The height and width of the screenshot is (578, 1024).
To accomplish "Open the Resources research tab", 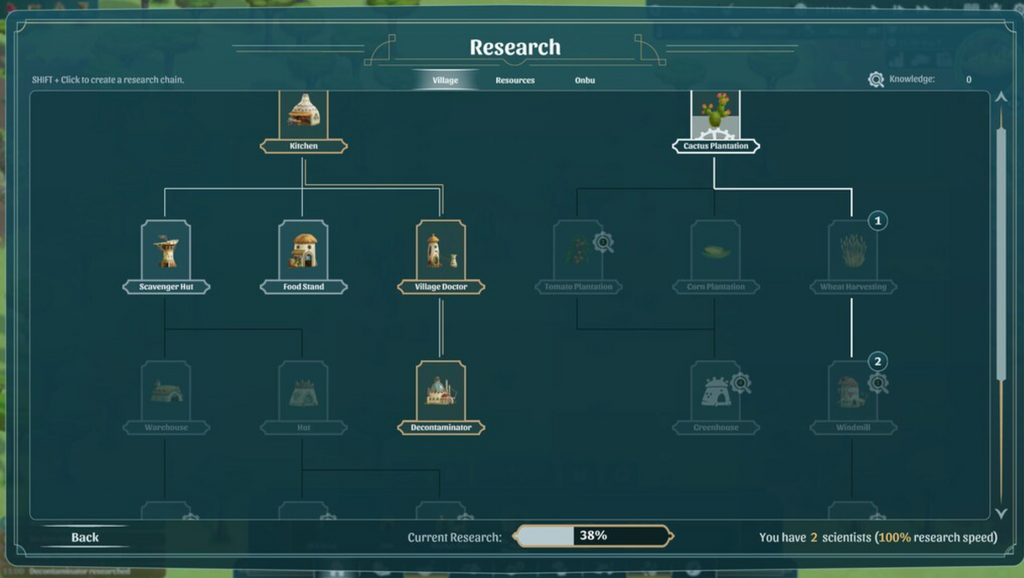I will coord(515,80).
